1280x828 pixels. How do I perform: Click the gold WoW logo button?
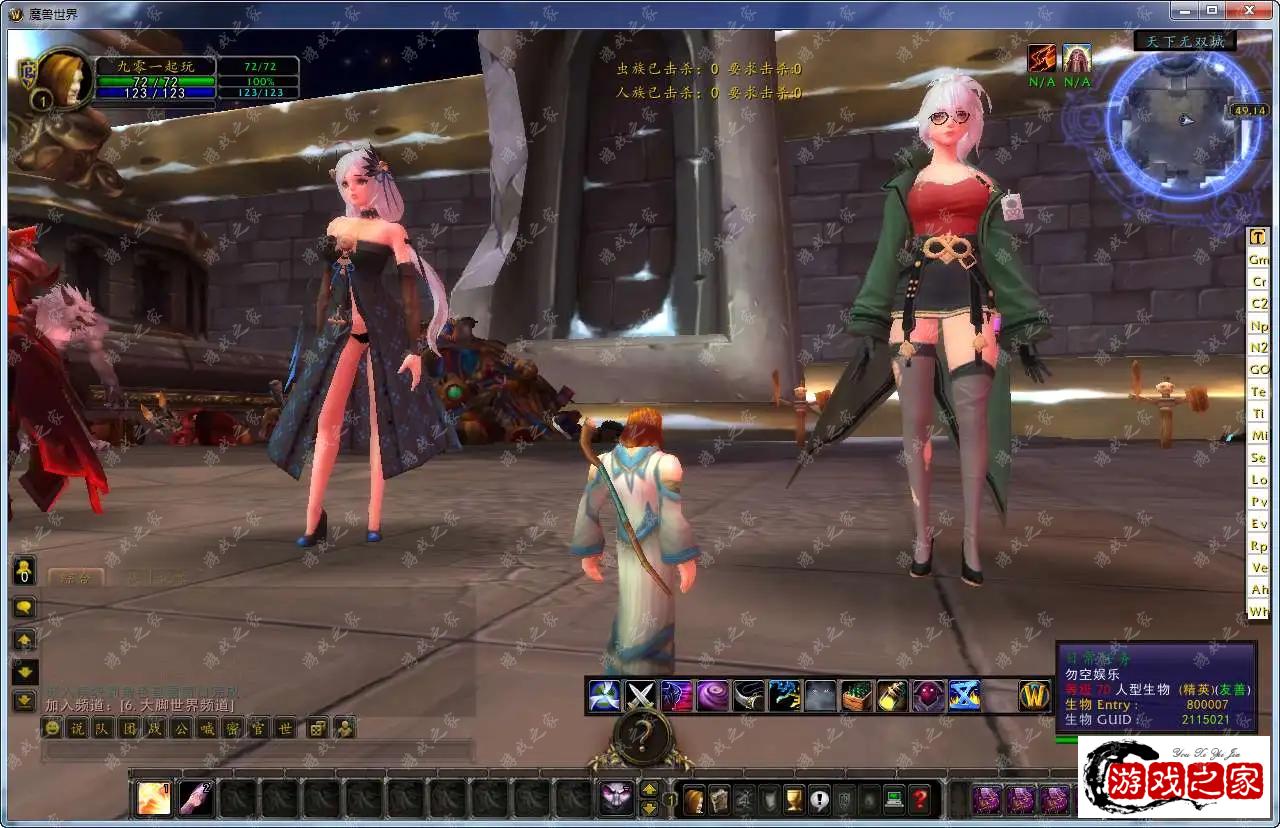coord(1035,695)
